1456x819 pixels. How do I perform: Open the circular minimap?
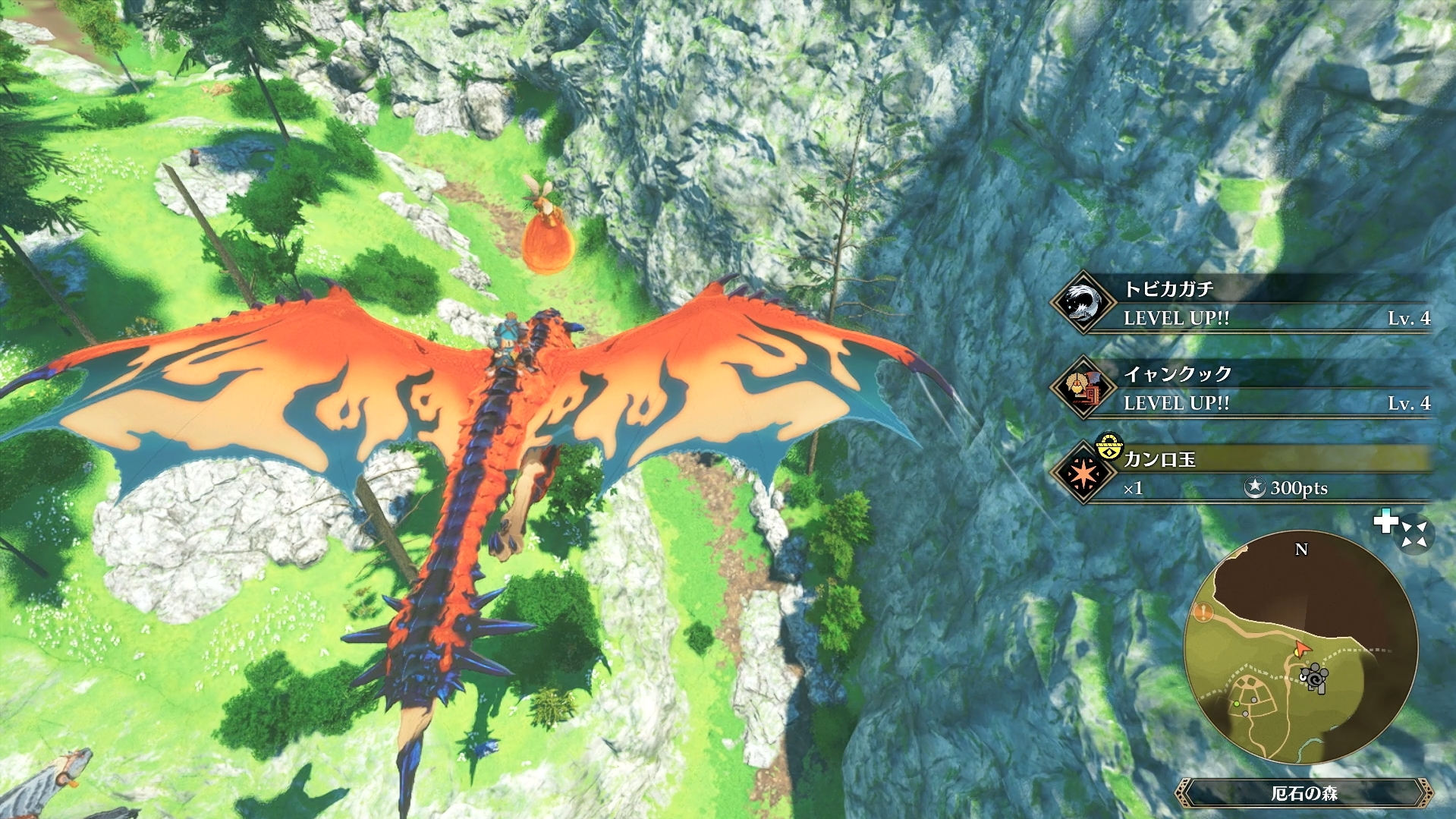[x=1300, y=647]
